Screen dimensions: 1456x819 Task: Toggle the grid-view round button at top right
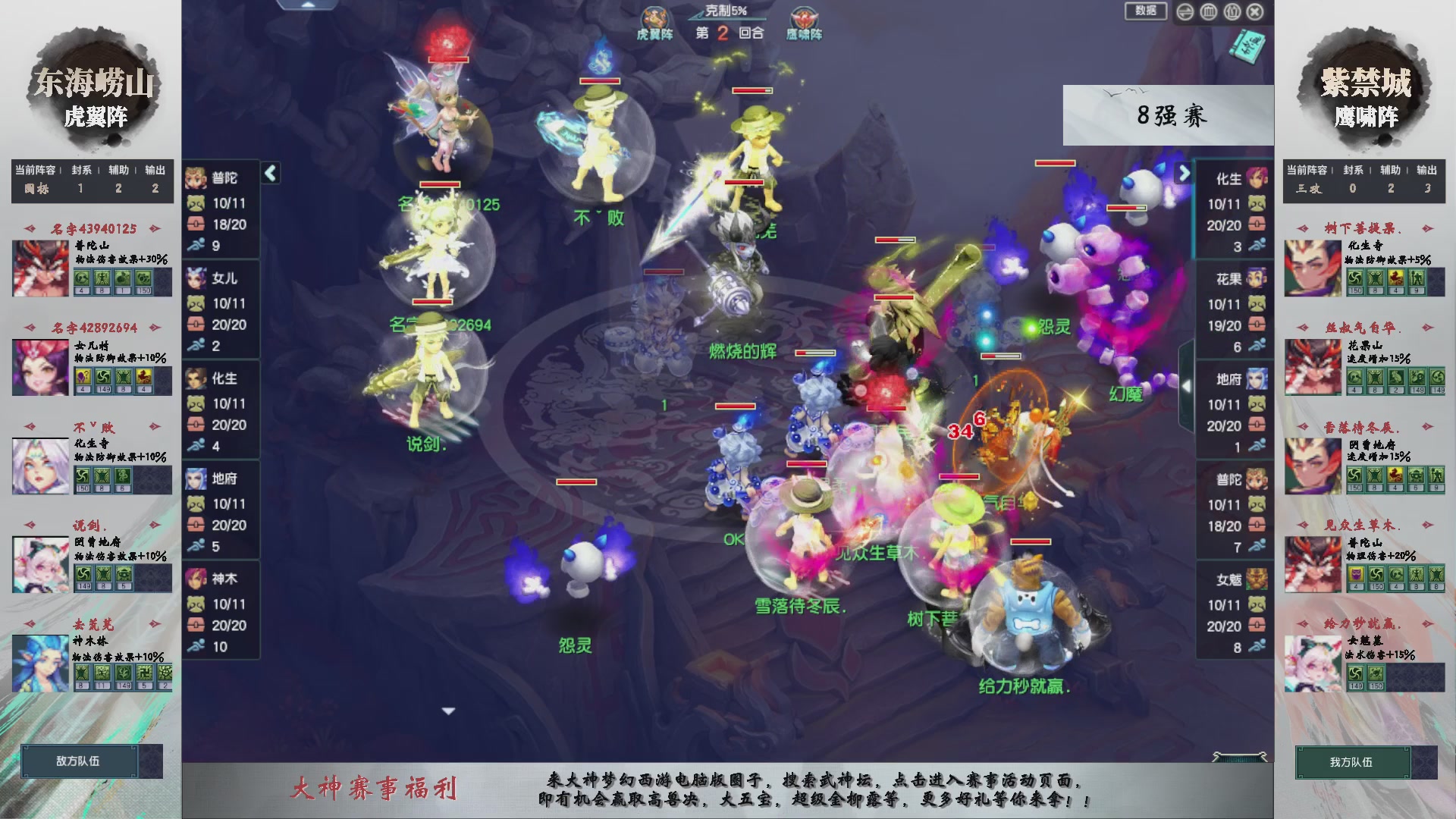(1208, 12)
